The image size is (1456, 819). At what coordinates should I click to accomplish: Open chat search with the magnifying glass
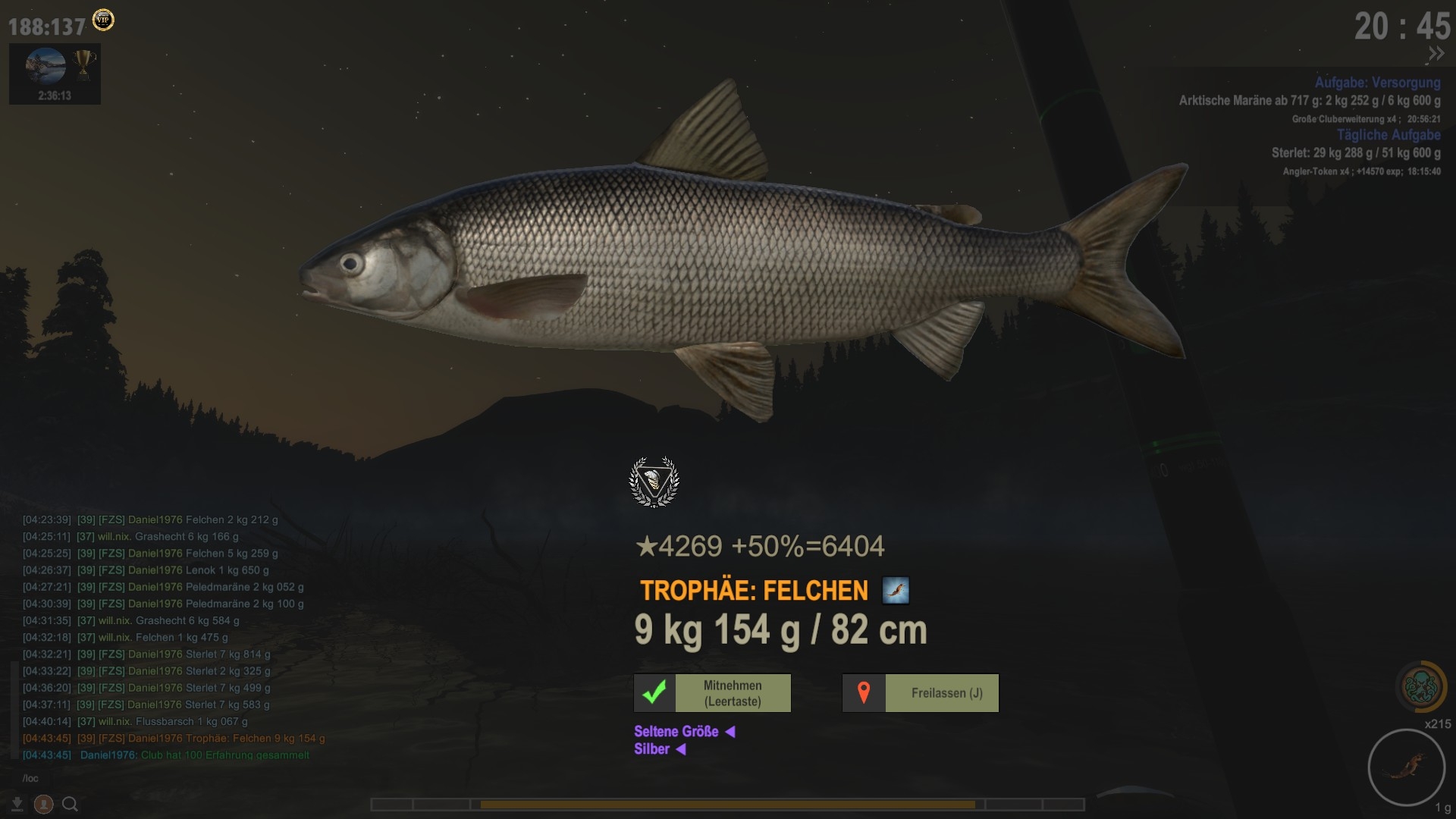(70, 804)
